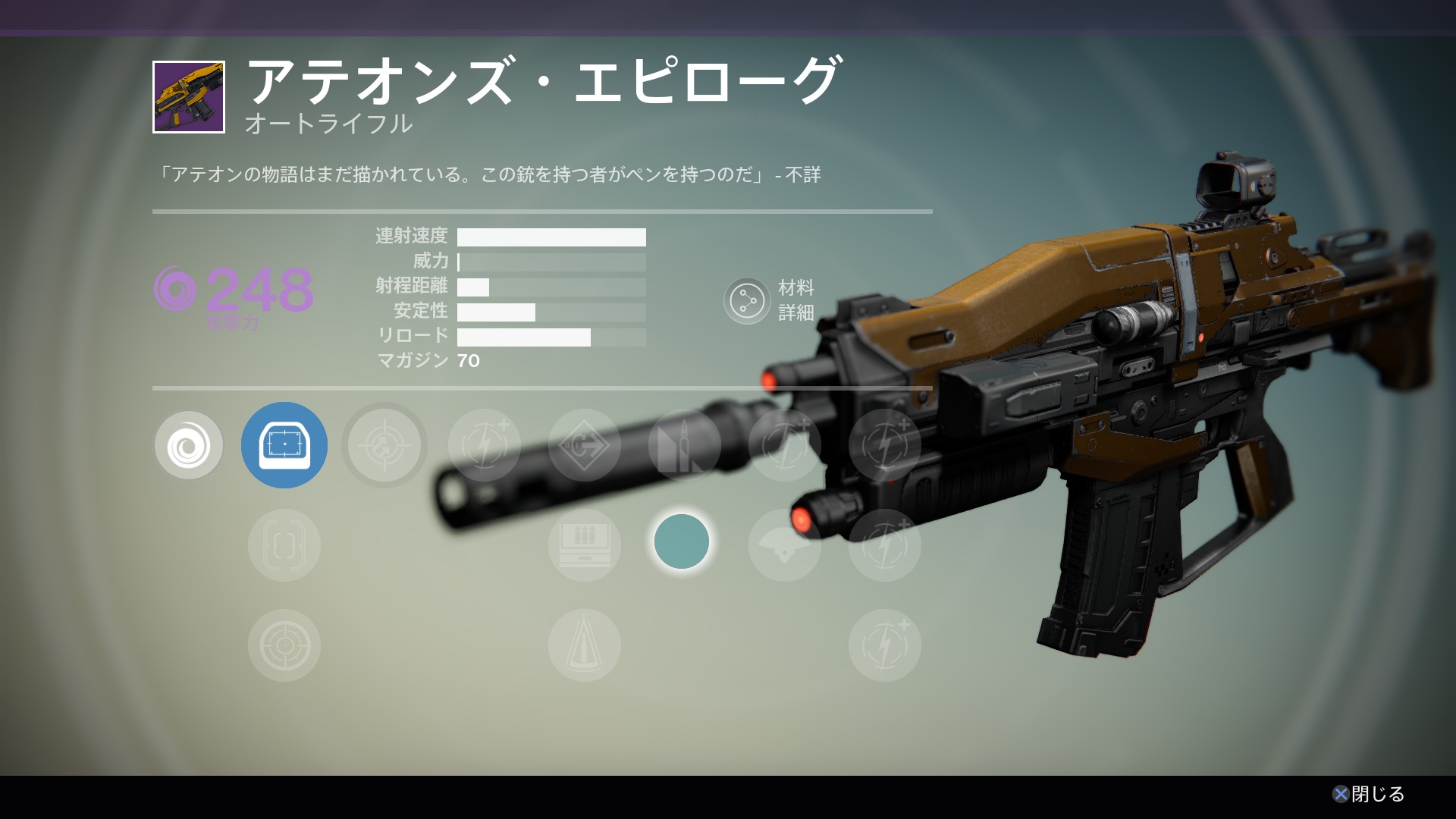The height and width of the screenshot is (819, 1456).
Task: Choose the bullet and bars perk node
Action: [684, 445]
